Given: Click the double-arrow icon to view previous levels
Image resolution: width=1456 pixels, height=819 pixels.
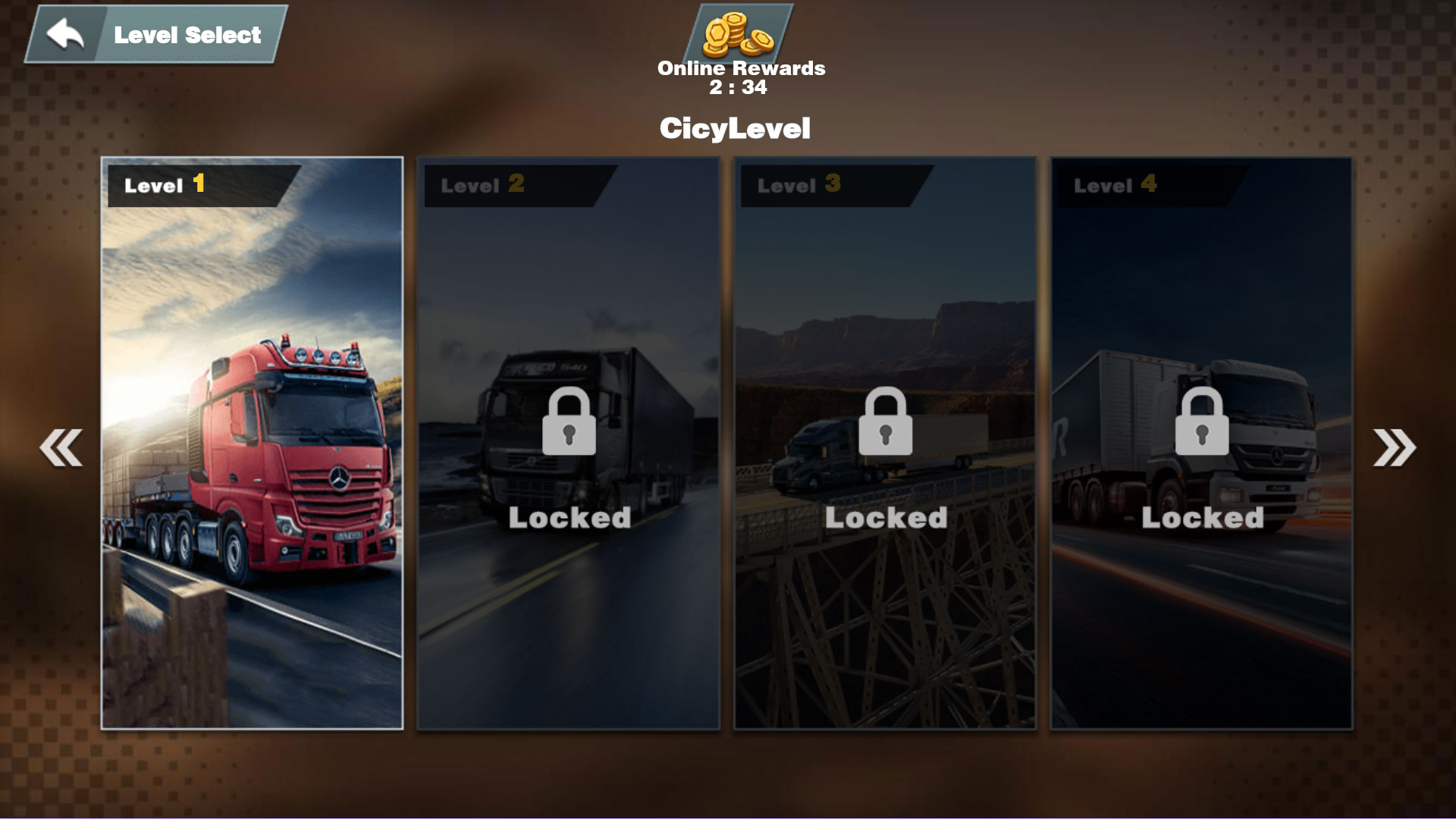Looking at the screenshot, I should click(59, 447).
